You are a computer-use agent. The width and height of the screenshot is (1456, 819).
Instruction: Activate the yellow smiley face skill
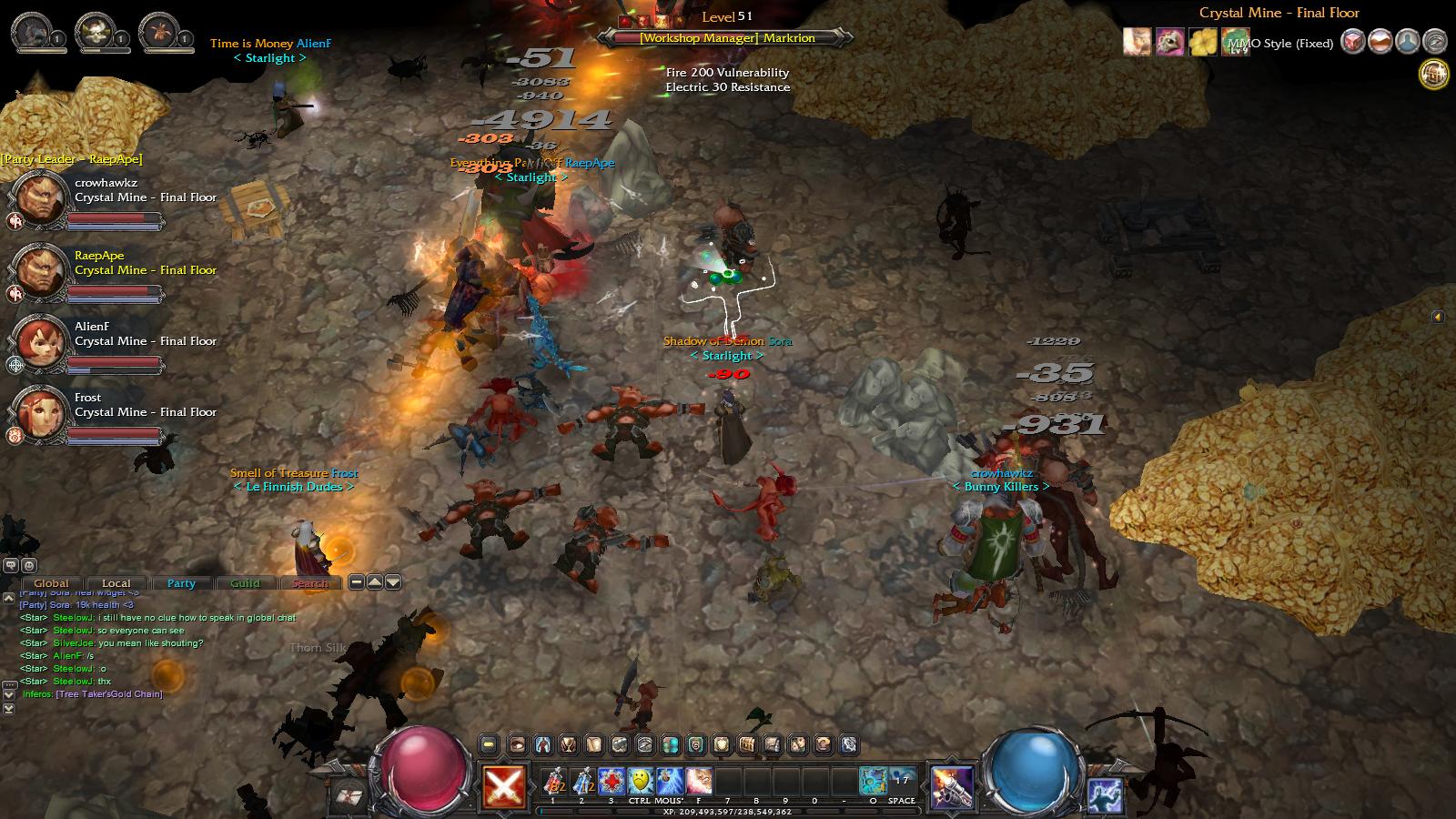[x=641, y=781]
